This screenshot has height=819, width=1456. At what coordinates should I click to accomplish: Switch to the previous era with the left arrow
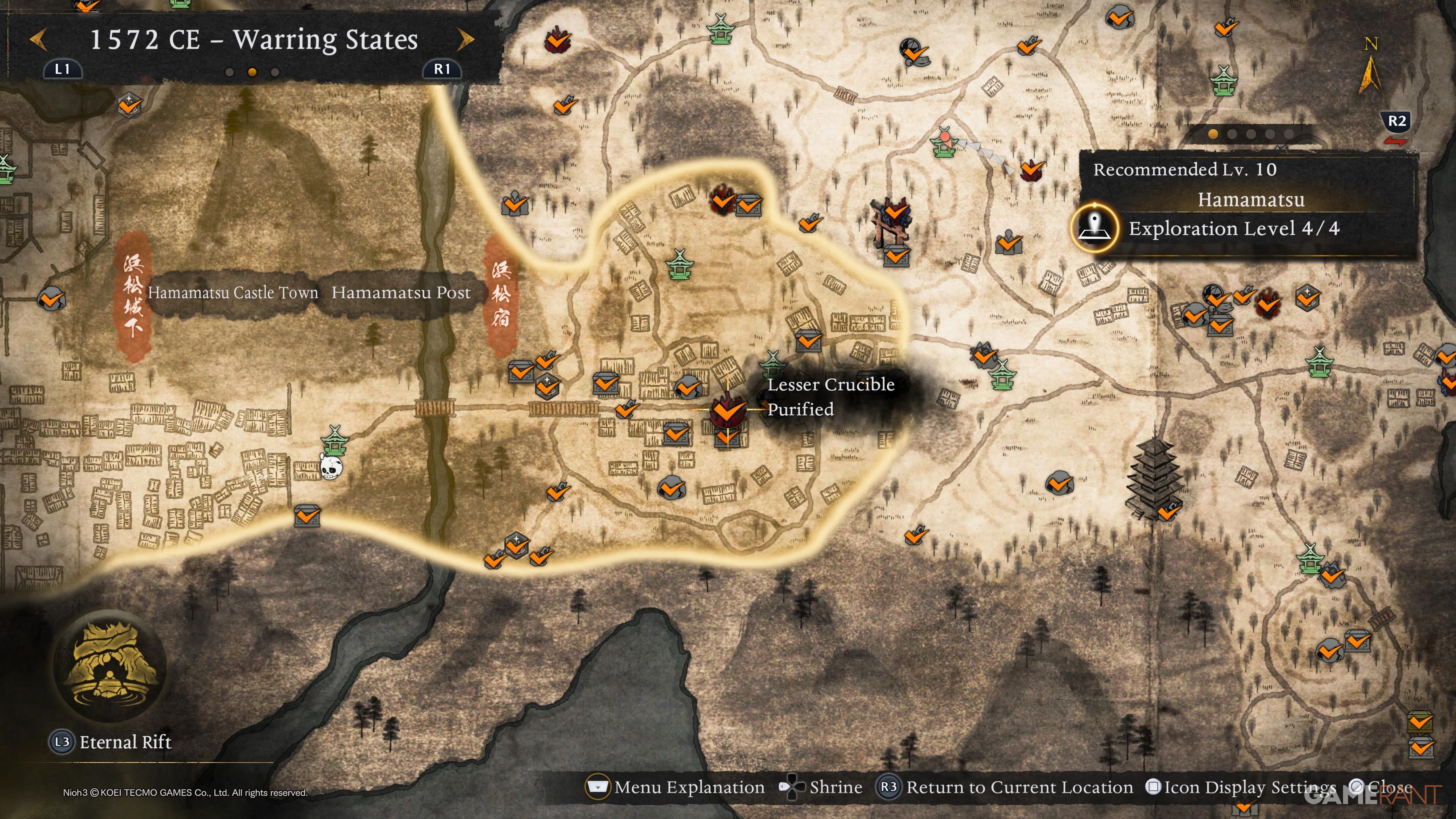point(38,39)
